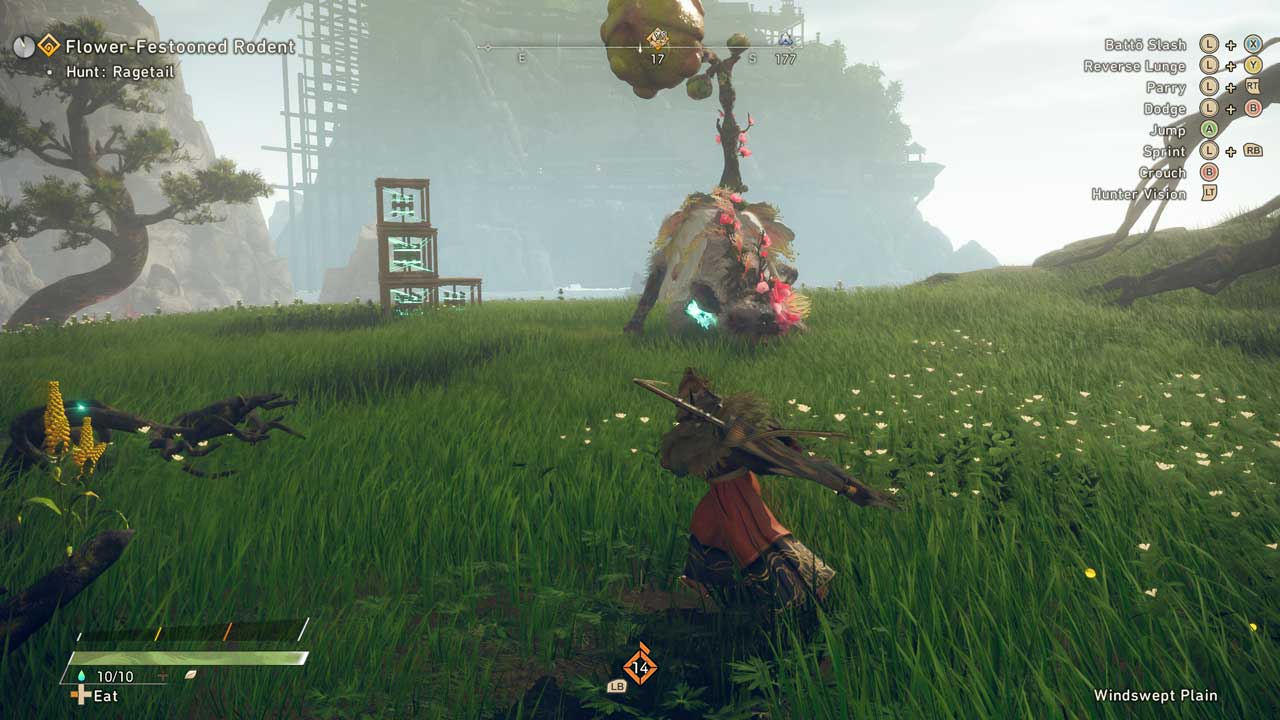The width and height of the screenshot is (1280, 720).
Task: Click the healing water droplet icon
Action: point(82,676)
